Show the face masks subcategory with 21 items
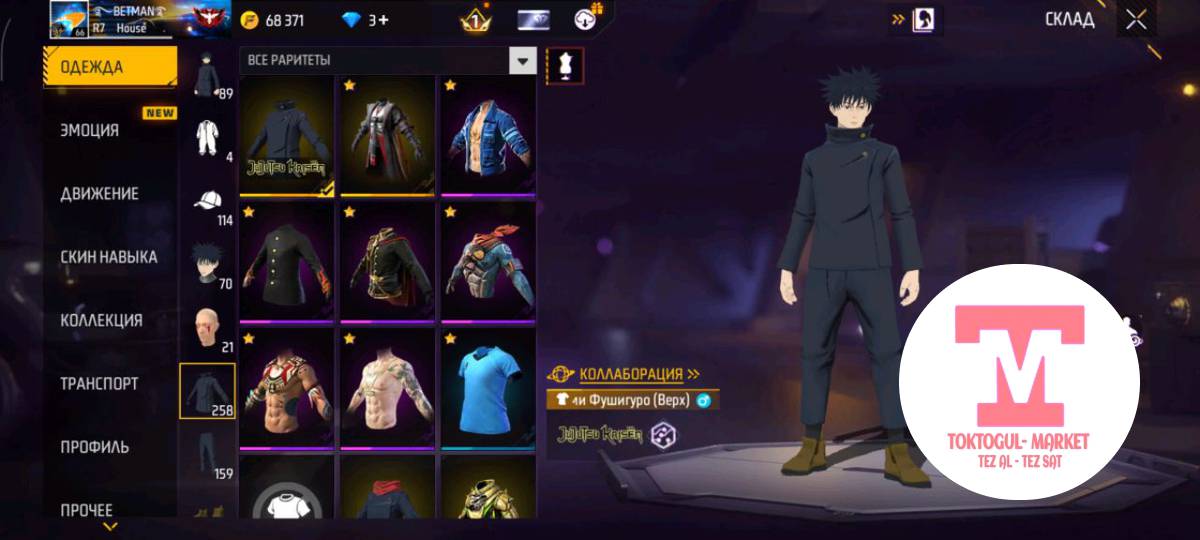Screen dimensions: 1200x540 [209, 329]
